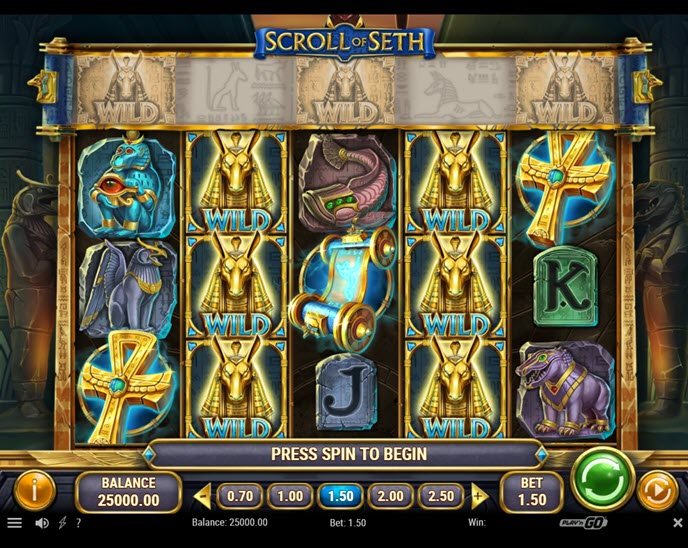Open the paytable info button
688x548 pixels.
tap(35, 491)
